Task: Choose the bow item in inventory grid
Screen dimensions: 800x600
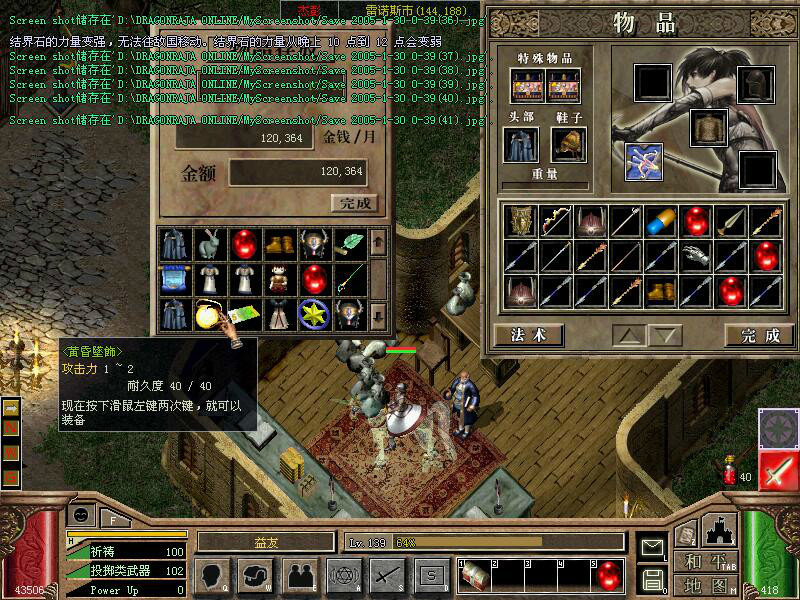Action: coord(555,221)
